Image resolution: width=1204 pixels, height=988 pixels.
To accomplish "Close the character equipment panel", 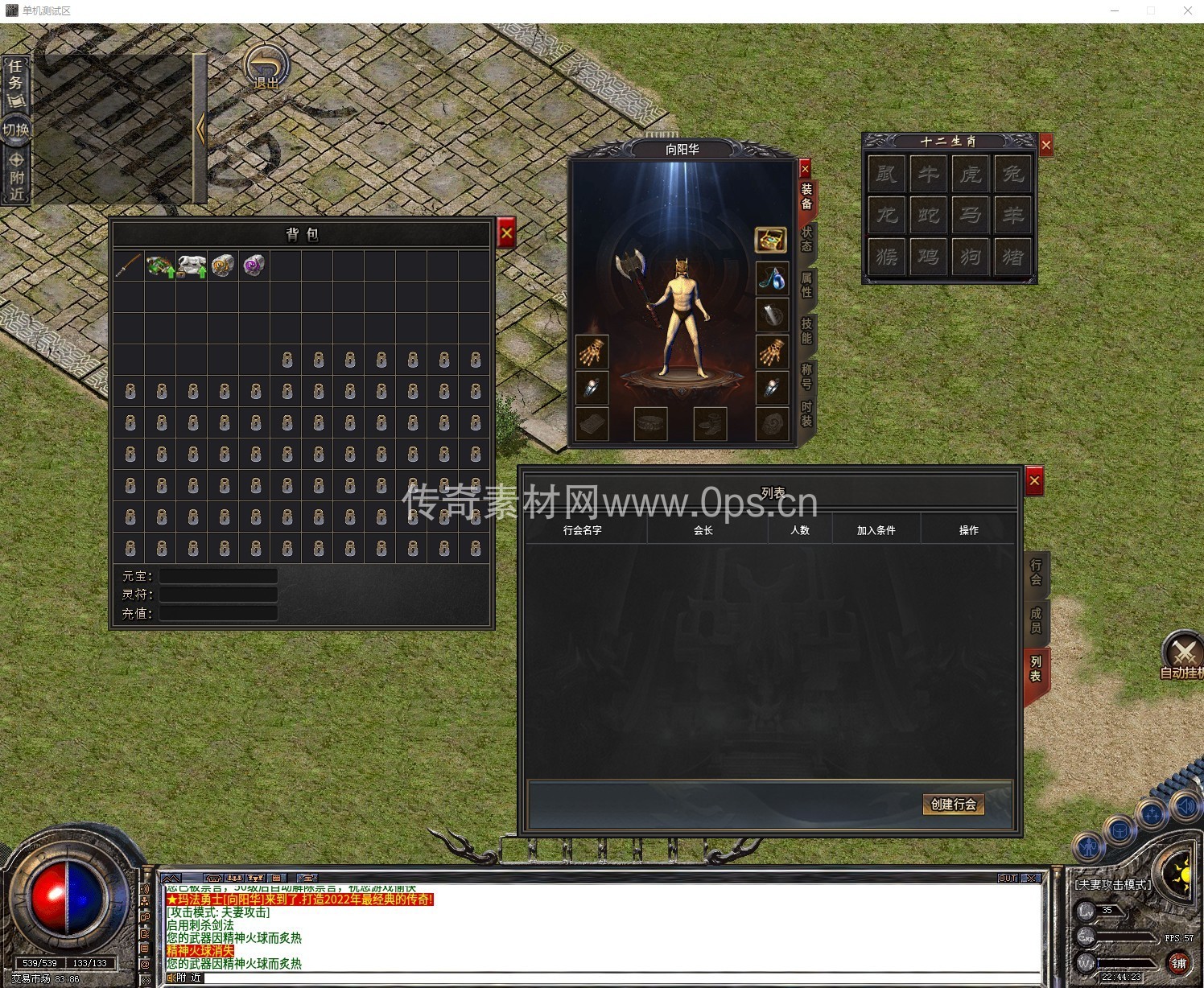I will pyautogui.click(x=805, y=169).
